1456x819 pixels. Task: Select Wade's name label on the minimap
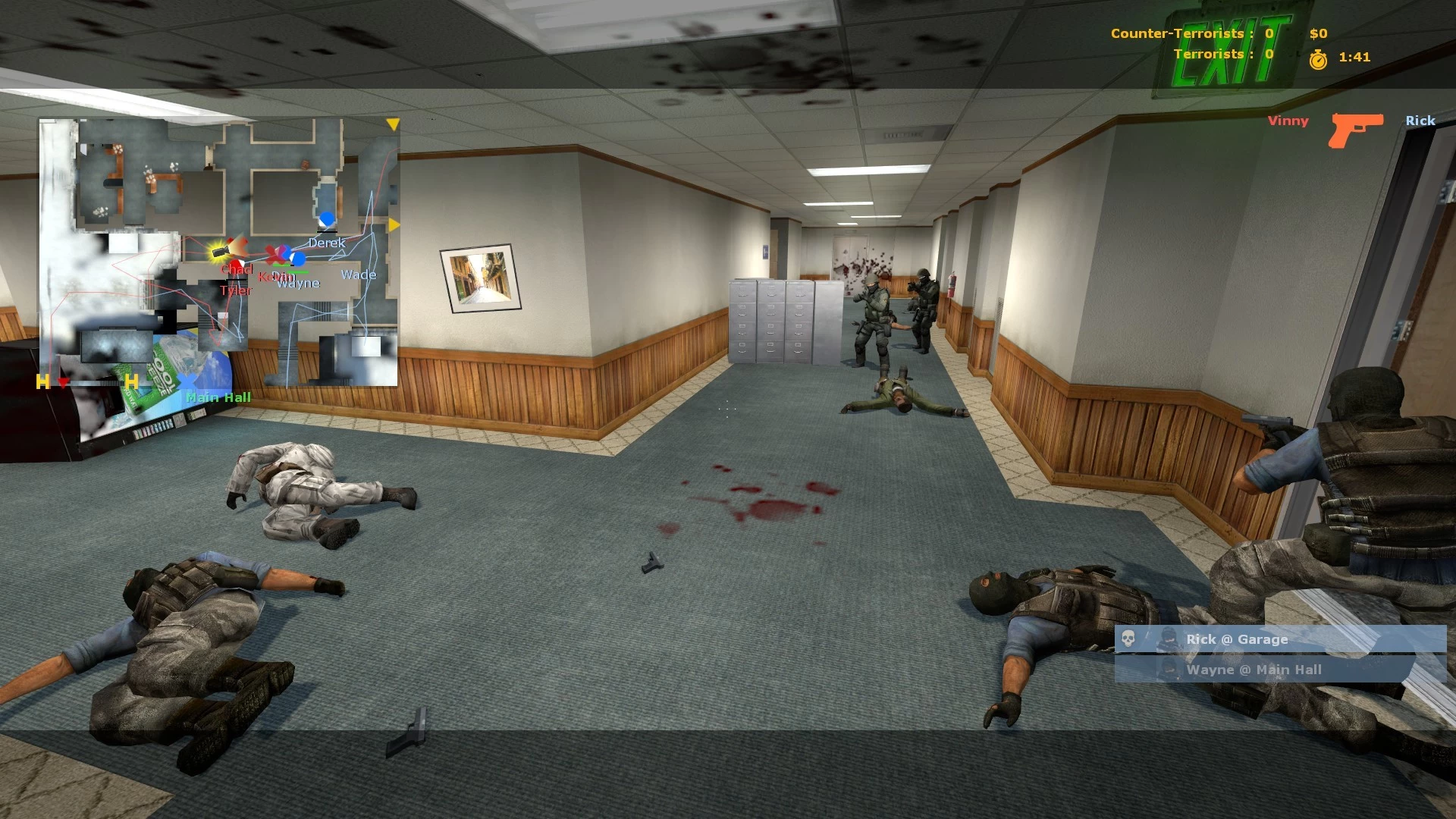(x=359, y=275)
